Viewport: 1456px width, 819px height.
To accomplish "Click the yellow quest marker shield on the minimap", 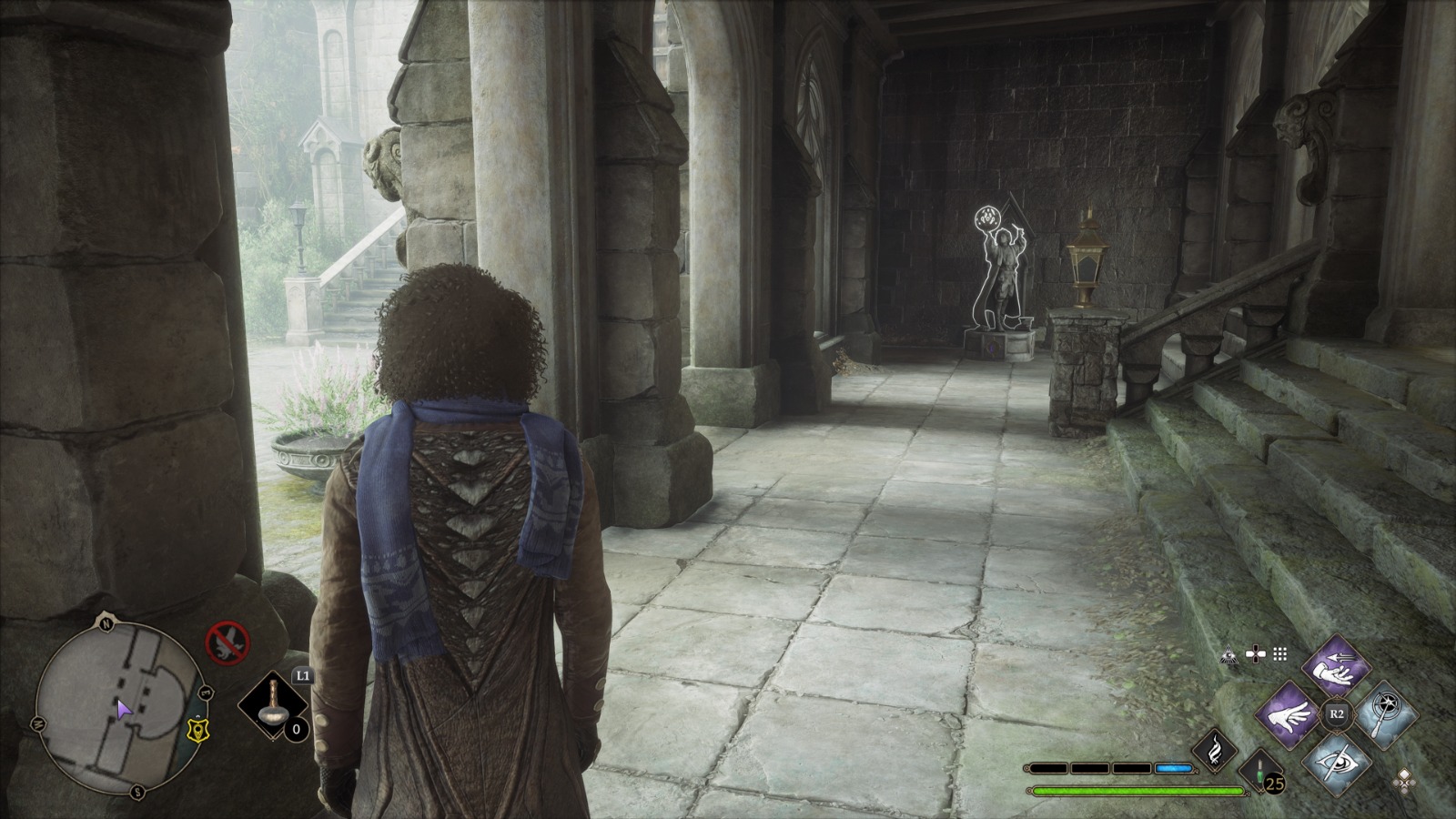I will click(194, 728).
